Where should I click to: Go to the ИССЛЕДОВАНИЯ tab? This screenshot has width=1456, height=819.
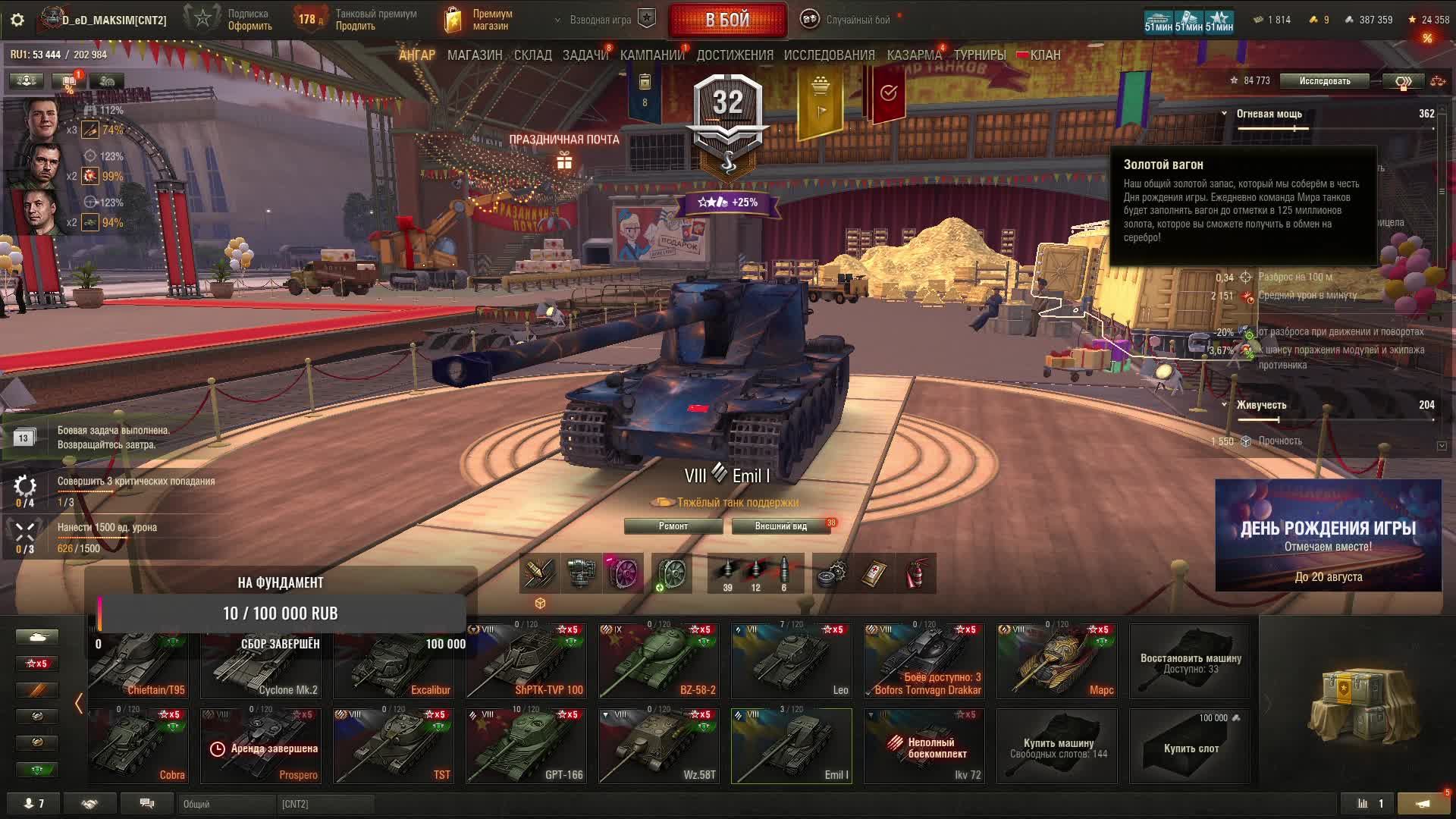pyautogui.click(x=829, y=55)
